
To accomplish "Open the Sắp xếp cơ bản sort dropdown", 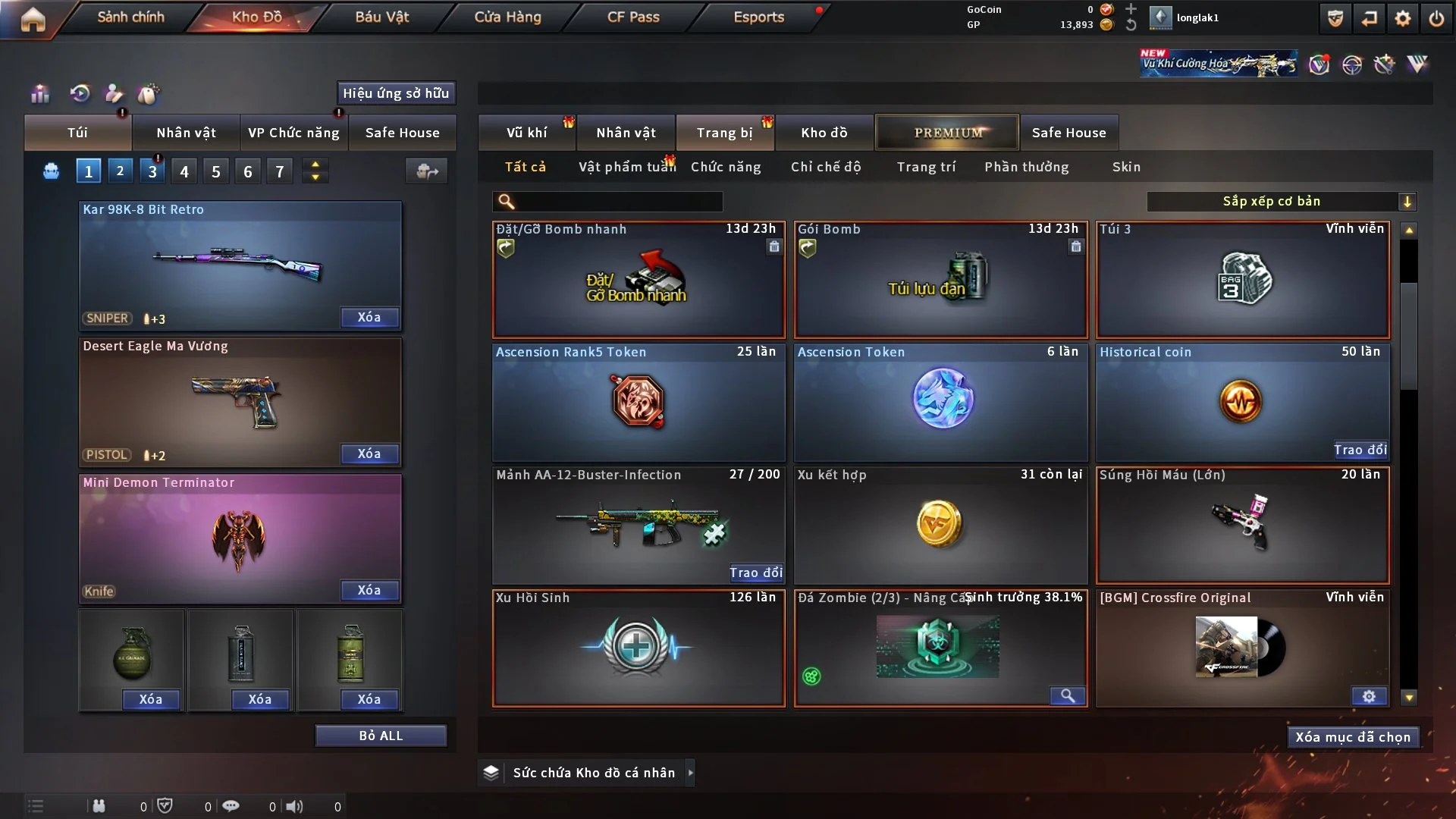I will (x=1281, y=201).
